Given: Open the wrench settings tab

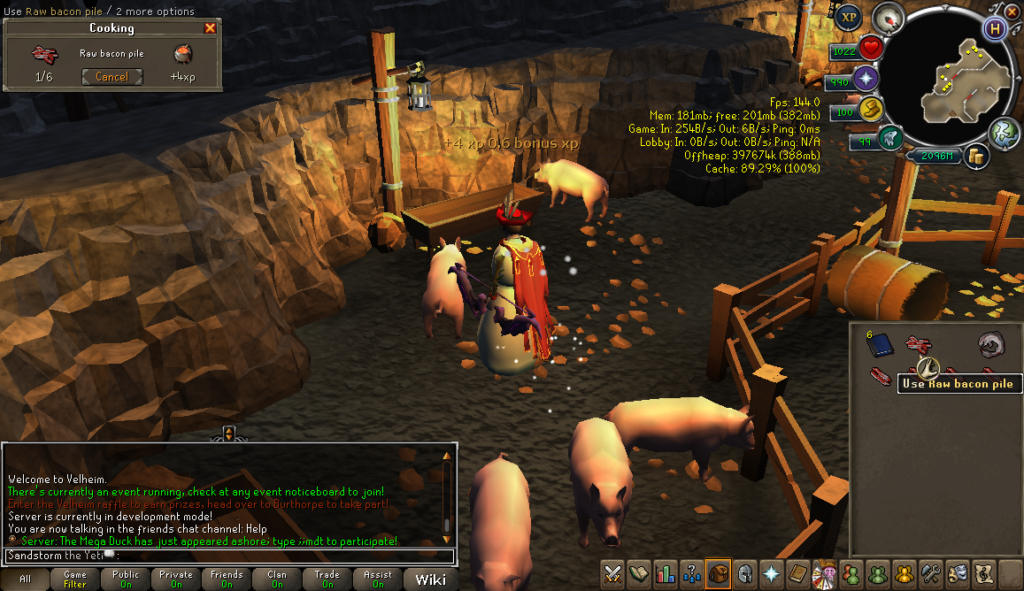Looking at the screenshot, I should (929, 574).
